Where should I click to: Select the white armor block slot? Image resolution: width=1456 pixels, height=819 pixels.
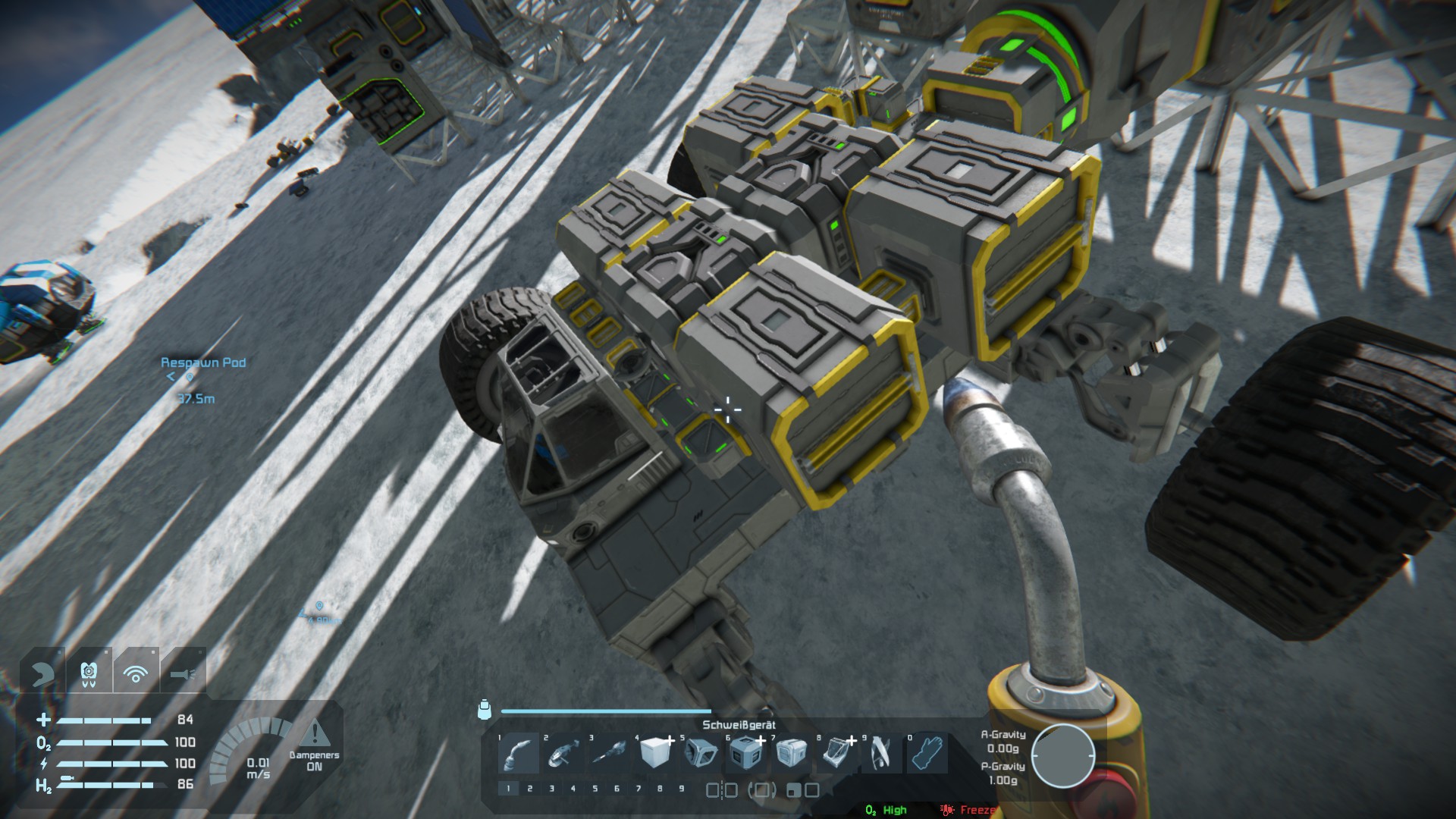click(655, 753)
